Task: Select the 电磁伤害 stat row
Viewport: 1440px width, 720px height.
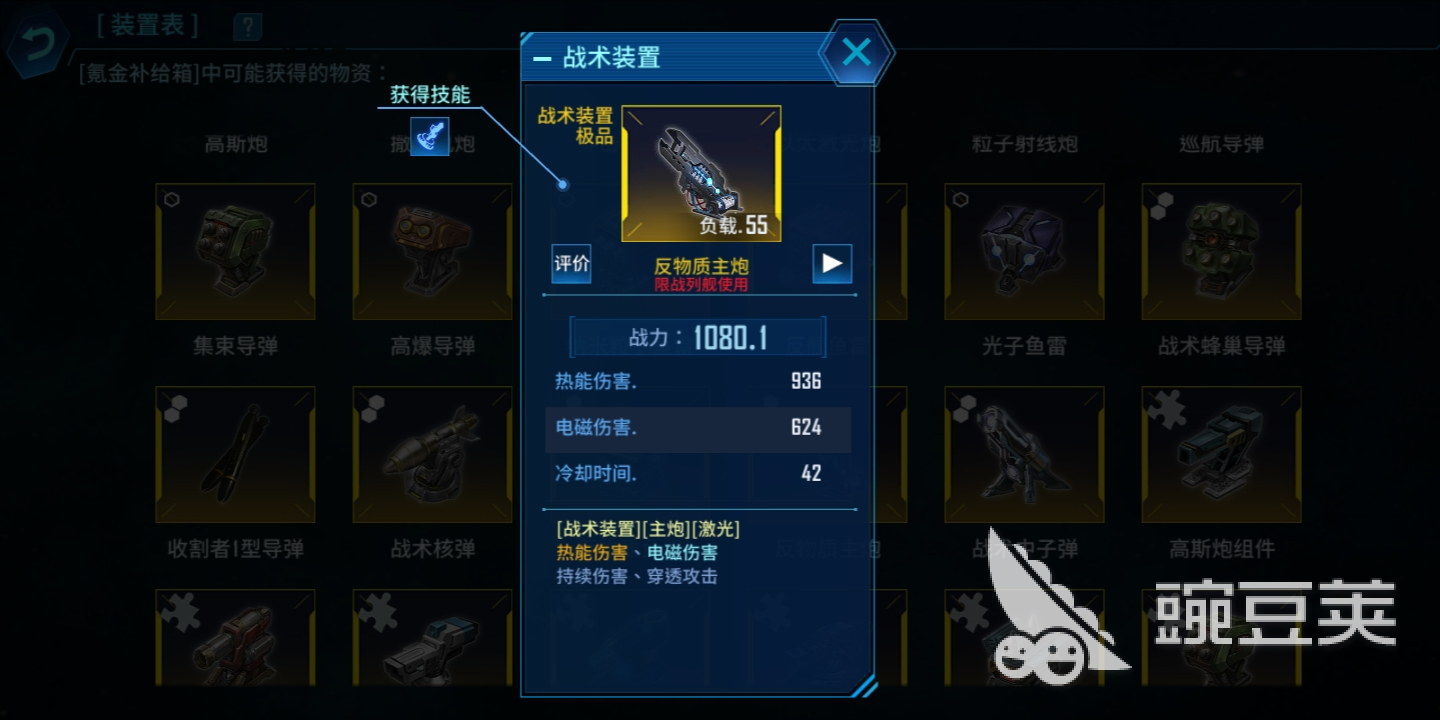Action: [x=697, y=429]
